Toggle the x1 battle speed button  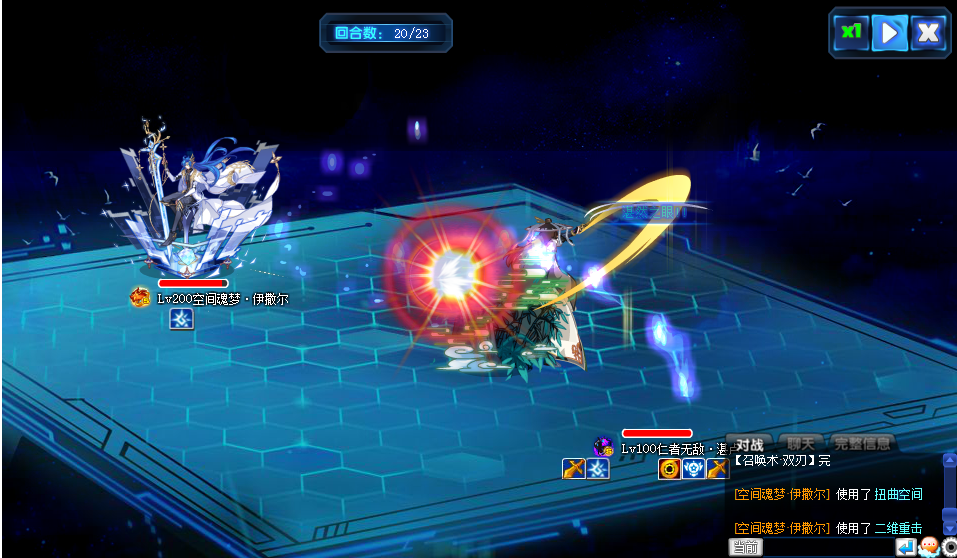851,32
